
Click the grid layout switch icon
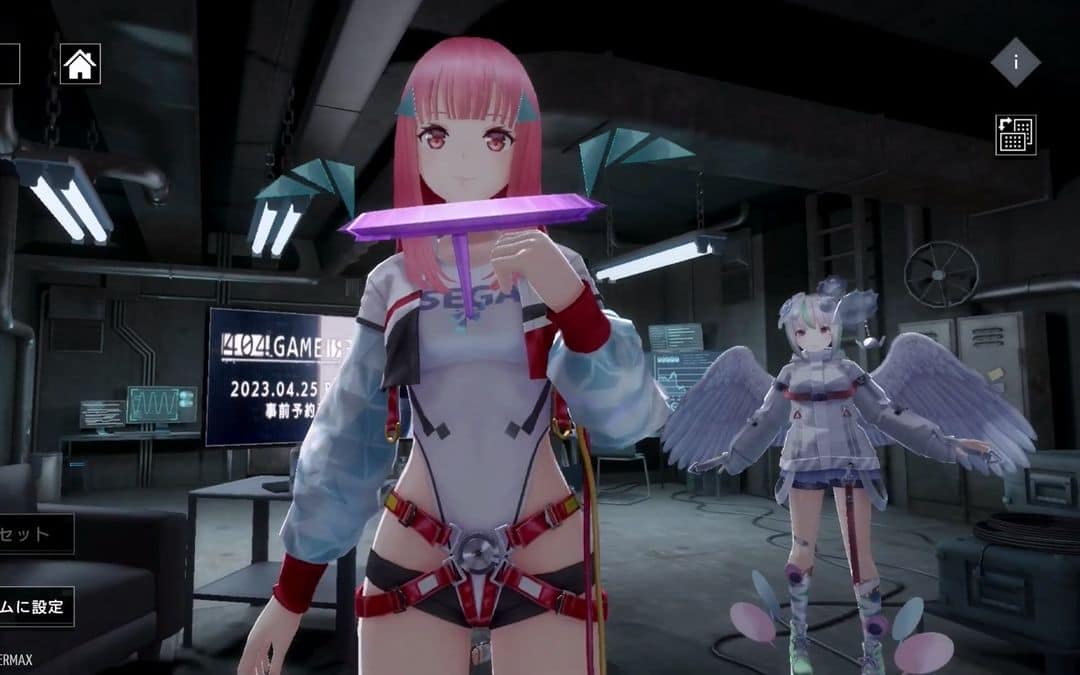coord(1015,135)
